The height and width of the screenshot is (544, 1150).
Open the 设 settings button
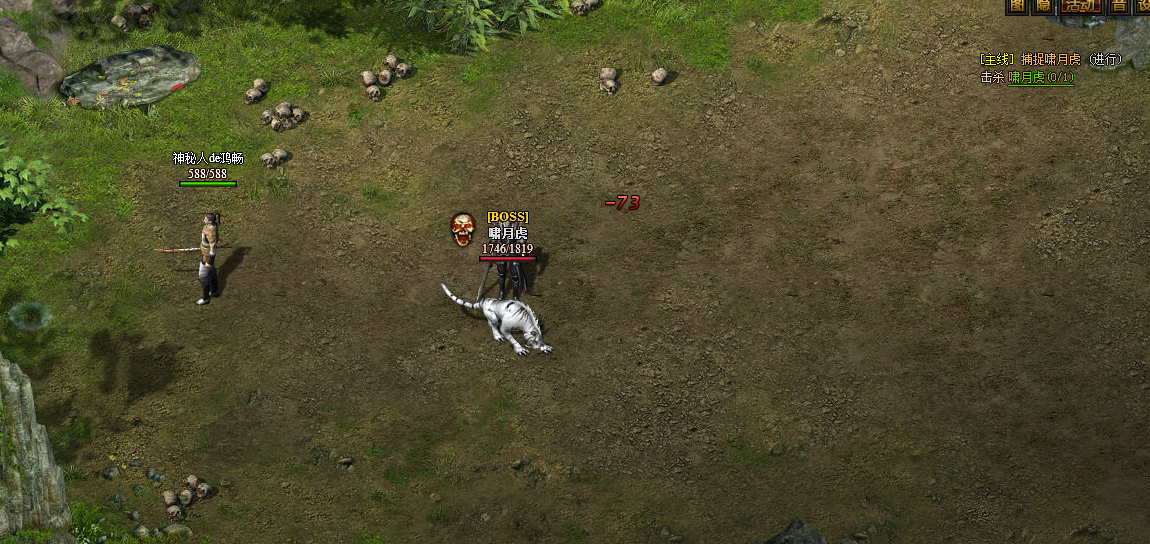1144,6
